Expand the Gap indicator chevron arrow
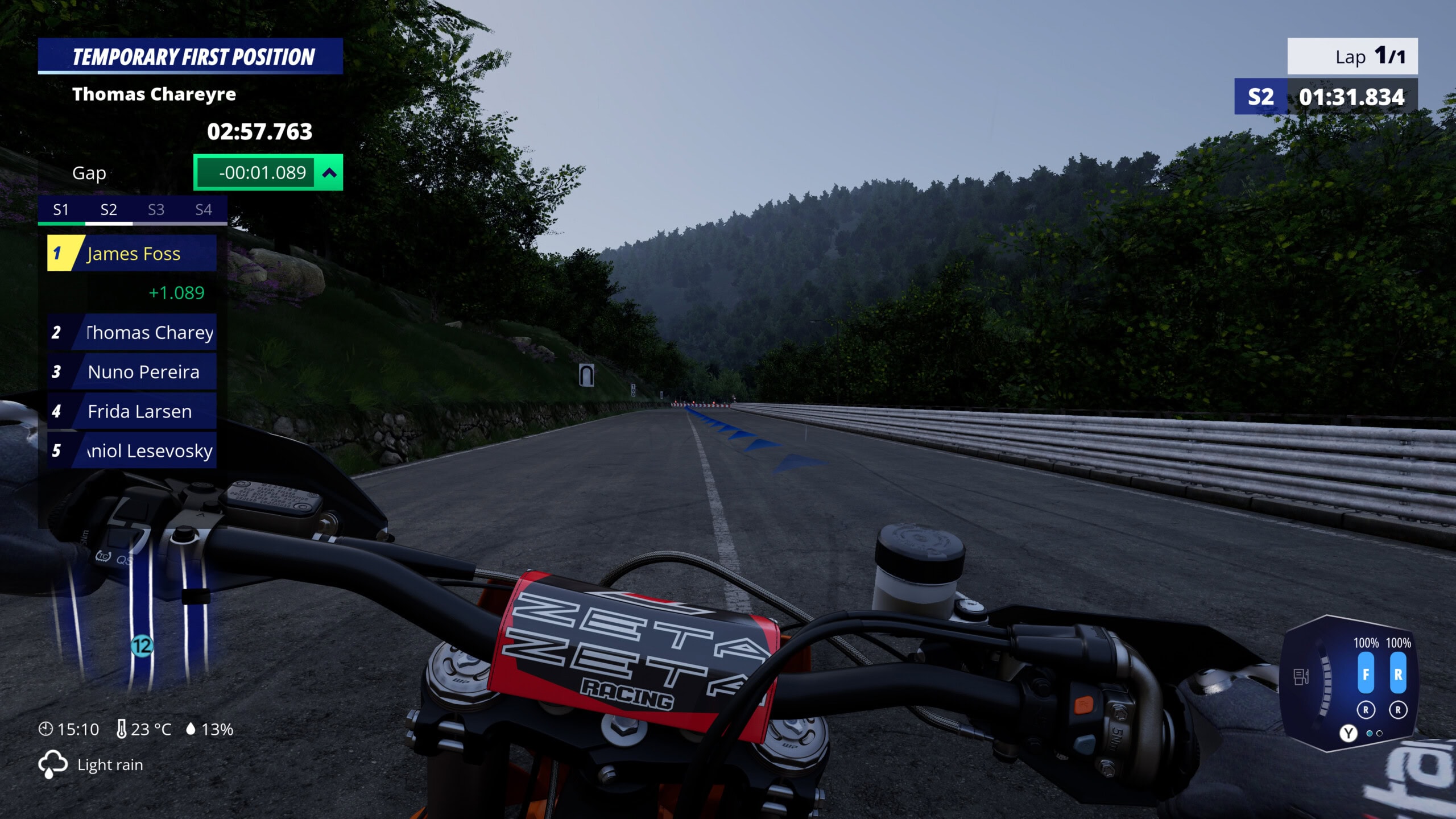Viewport: 1456px width, 819px height. click(329, 172)
